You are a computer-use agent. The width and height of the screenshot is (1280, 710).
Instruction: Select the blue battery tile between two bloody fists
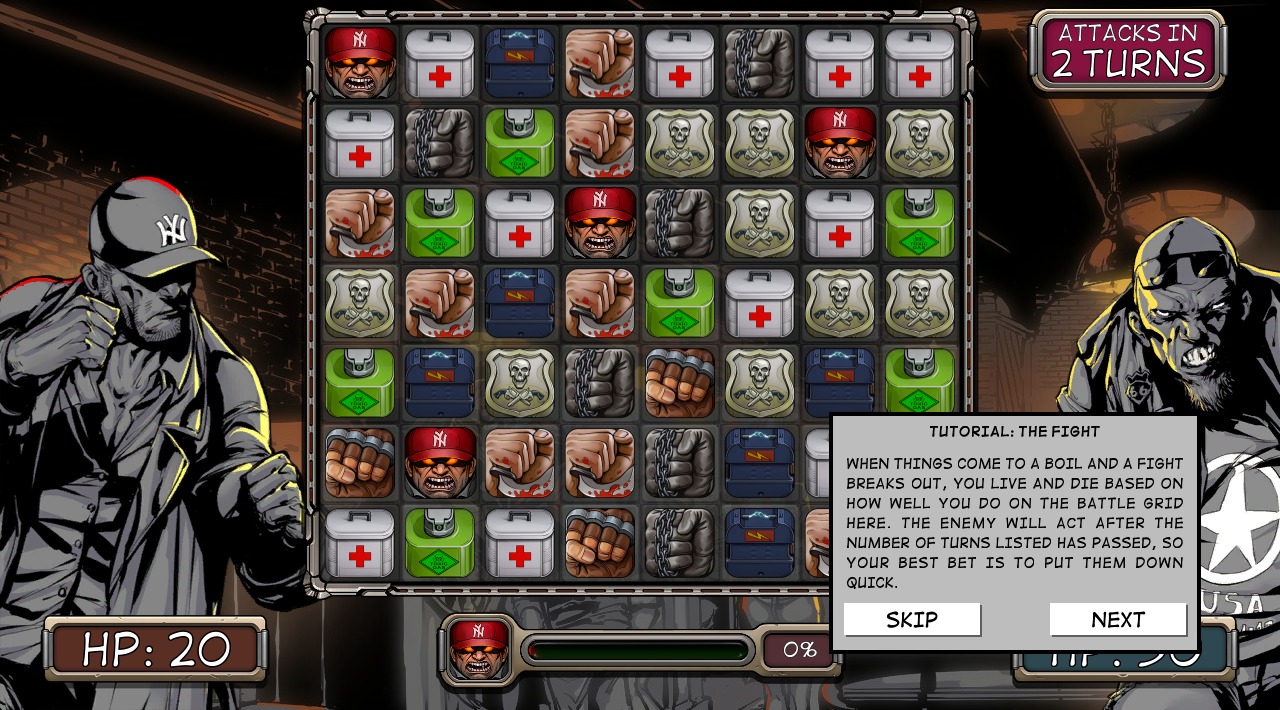(520, 303)
